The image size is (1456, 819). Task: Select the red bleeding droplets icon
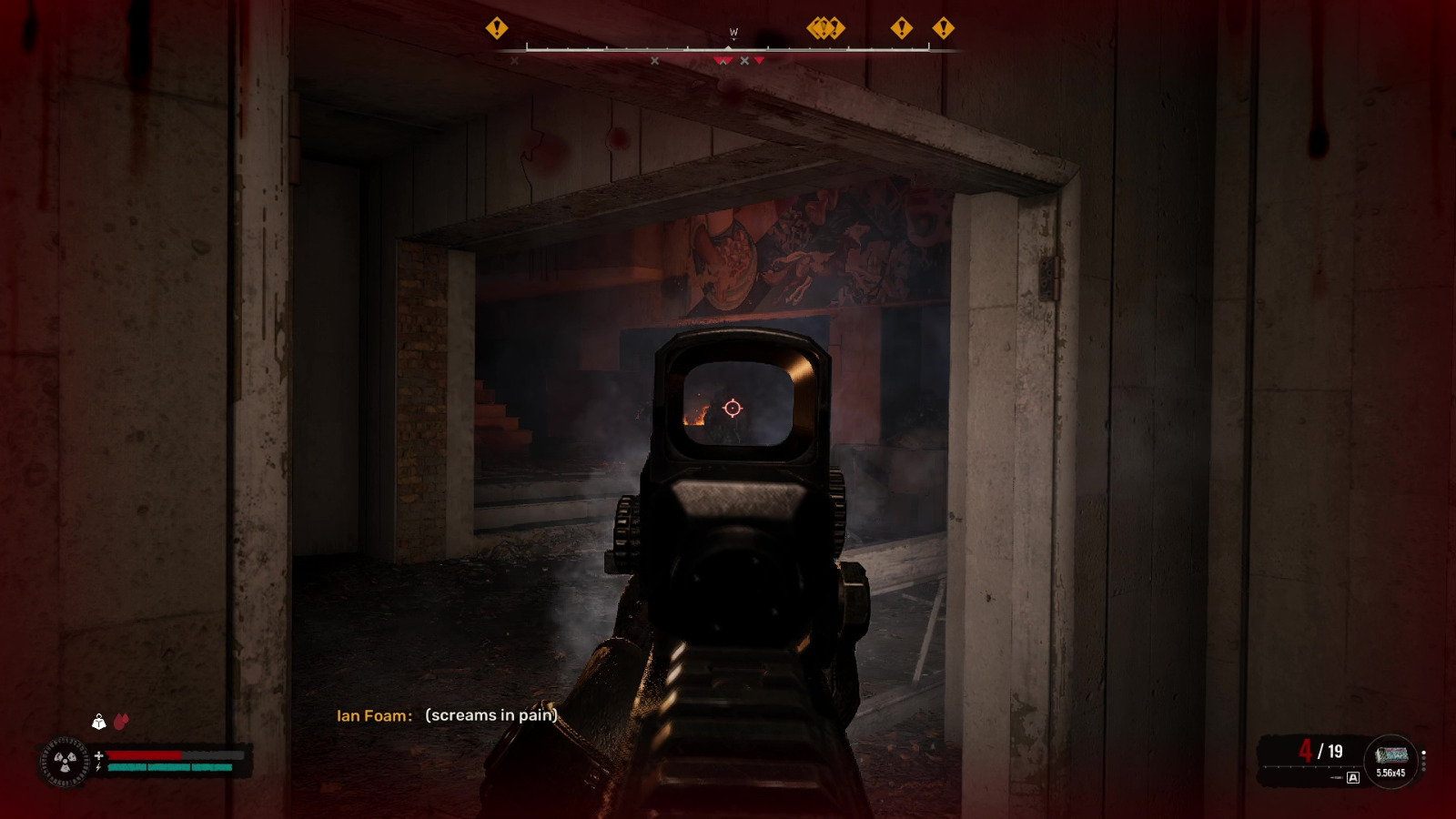[121, 722]
